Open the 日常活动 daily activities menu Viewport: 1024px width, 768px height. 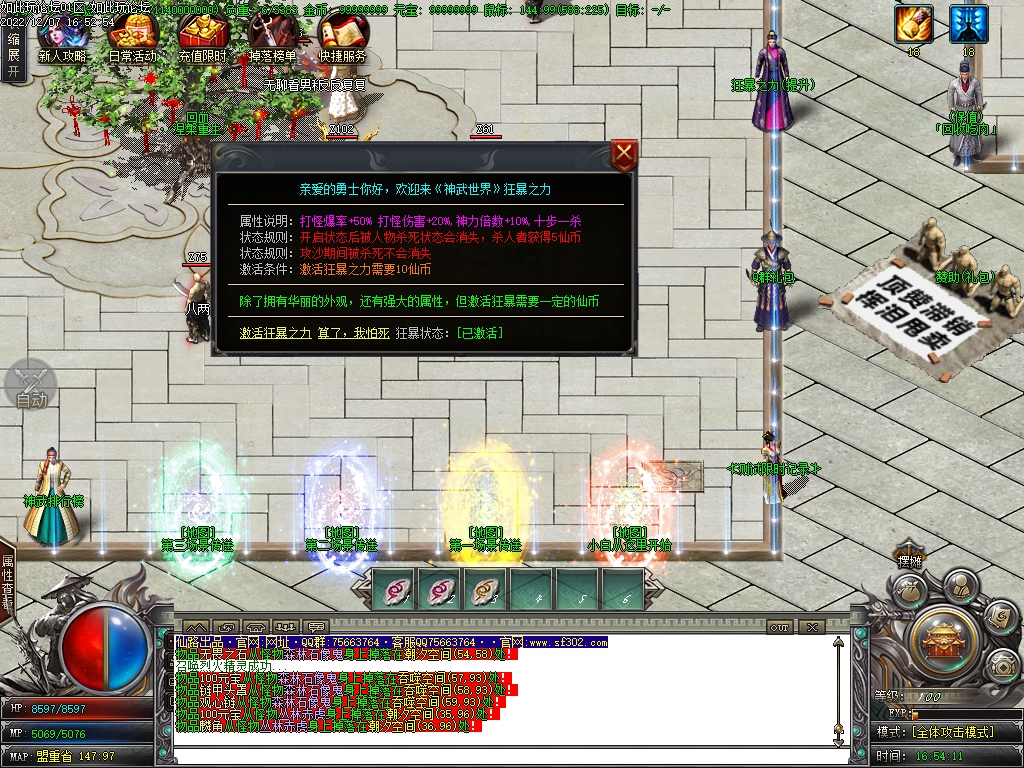point(132,42)
